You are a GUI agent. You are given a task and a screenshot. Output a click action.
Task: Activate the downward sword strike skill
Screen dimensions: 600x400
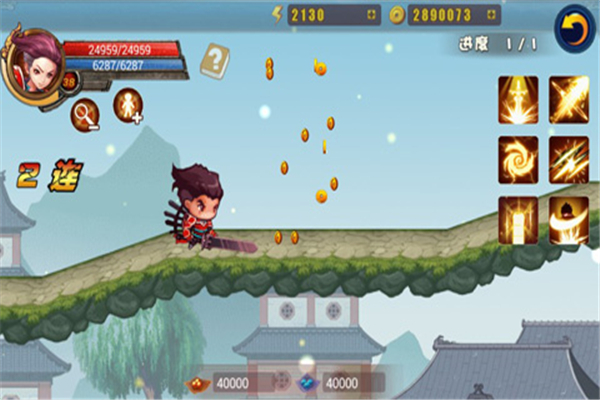pyautogui.click(x=518, y=99)
